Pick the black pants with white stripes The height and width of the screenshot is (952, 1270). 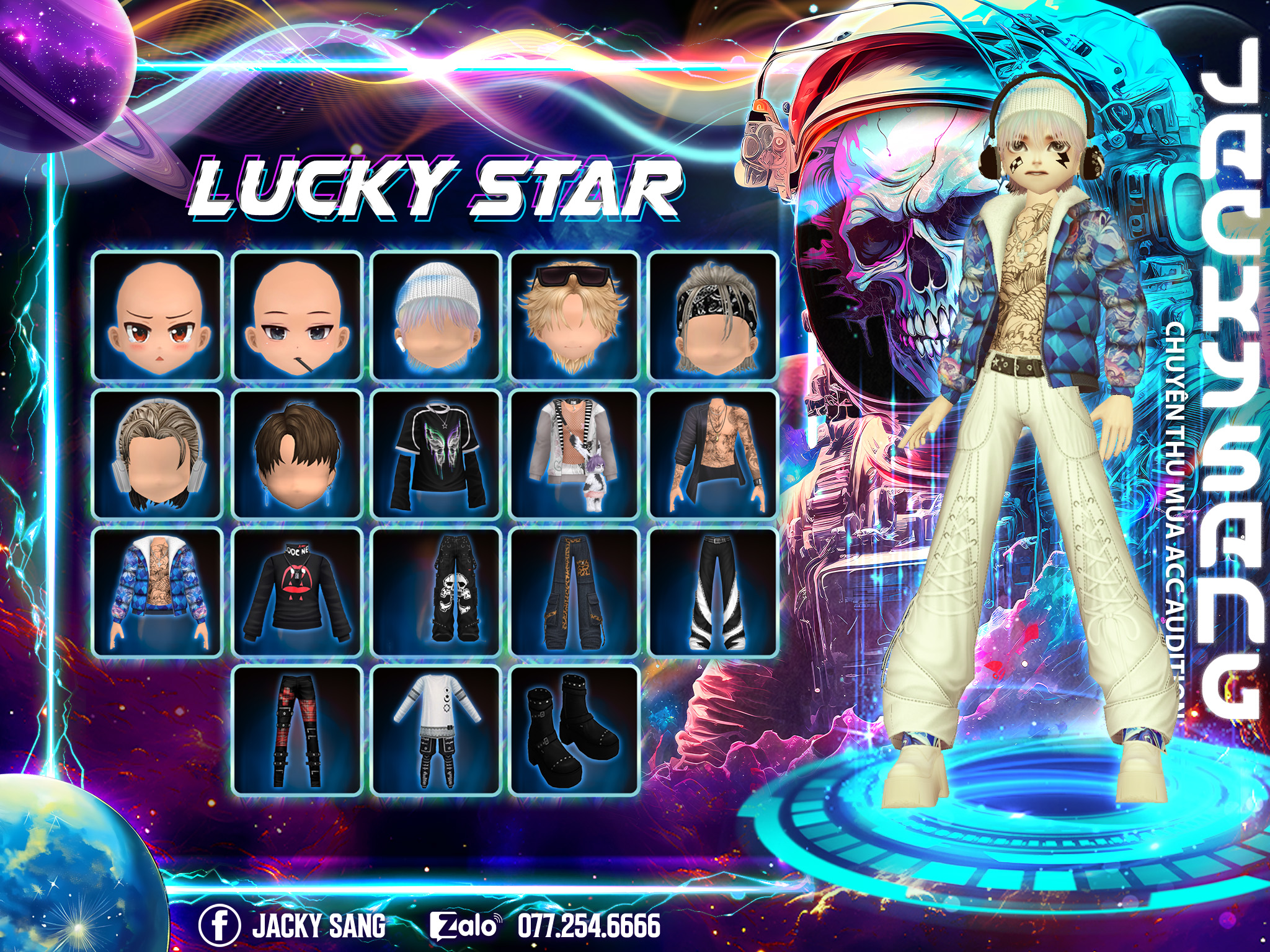(713, 593)
